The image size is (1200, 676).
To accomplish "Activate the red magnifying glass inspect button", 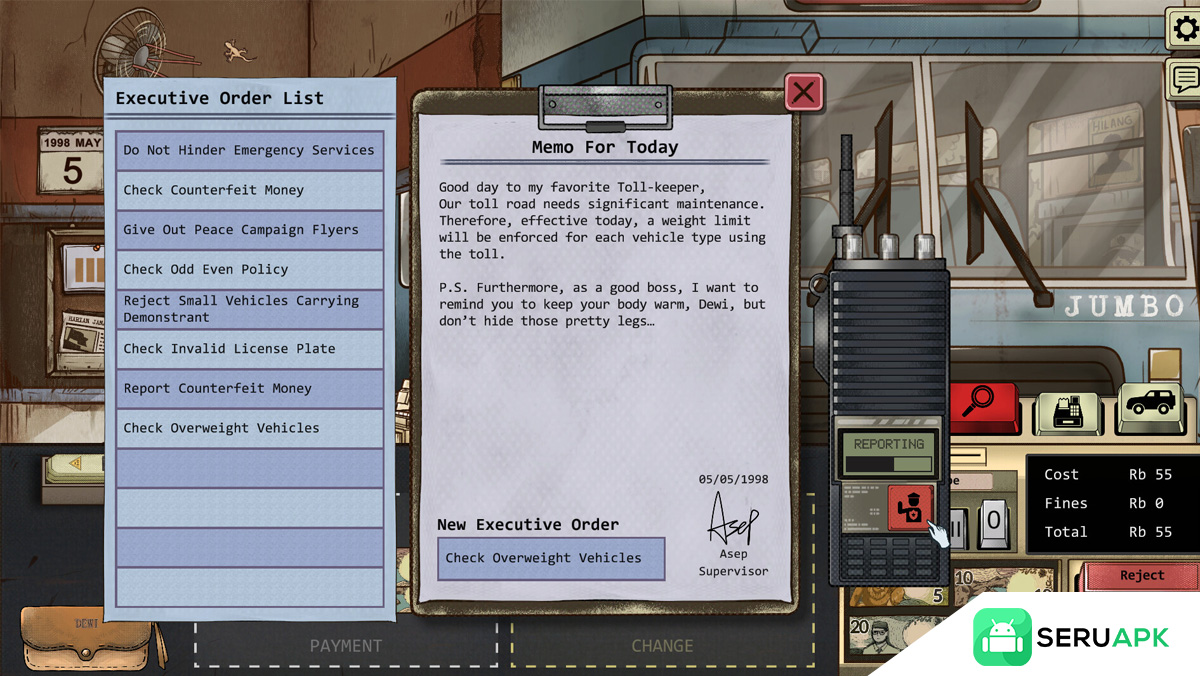I will tap(979, 403).
